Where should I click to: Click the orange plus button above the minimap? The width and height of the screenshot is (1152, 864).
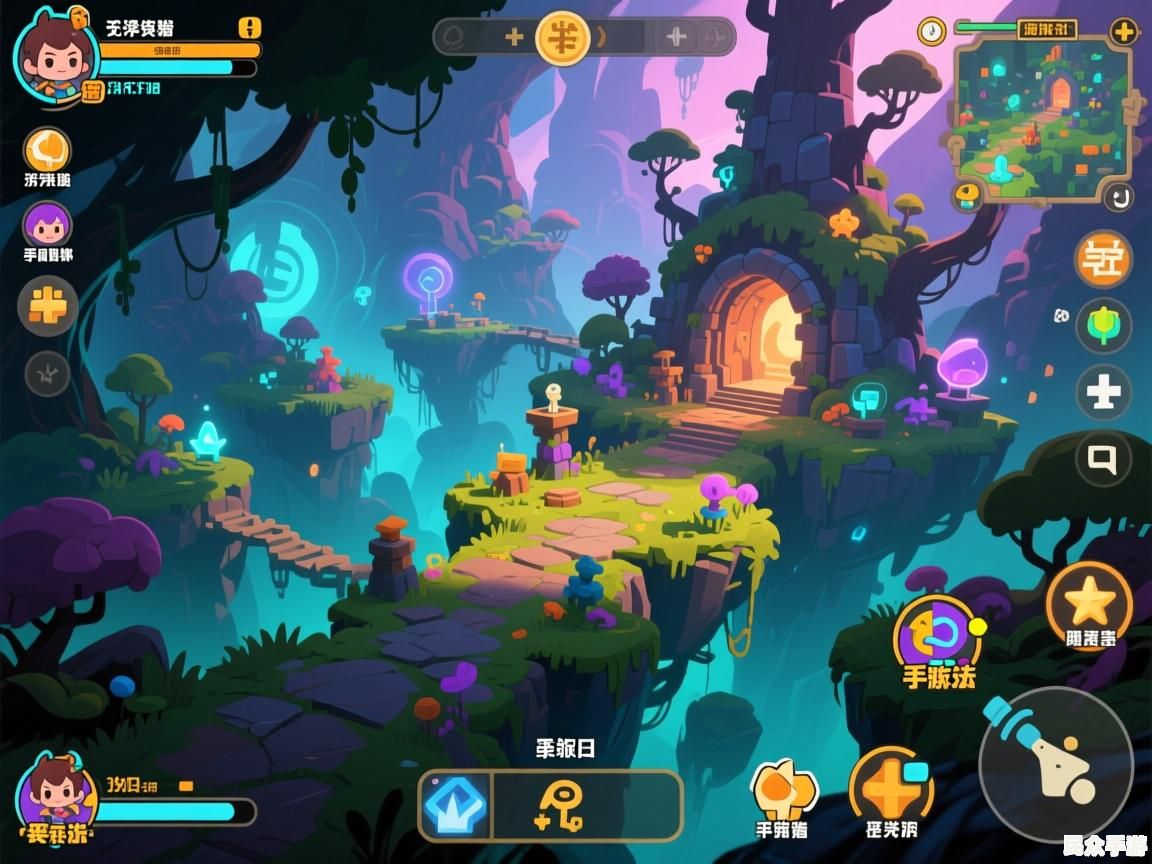click(x=1124, y=31)
